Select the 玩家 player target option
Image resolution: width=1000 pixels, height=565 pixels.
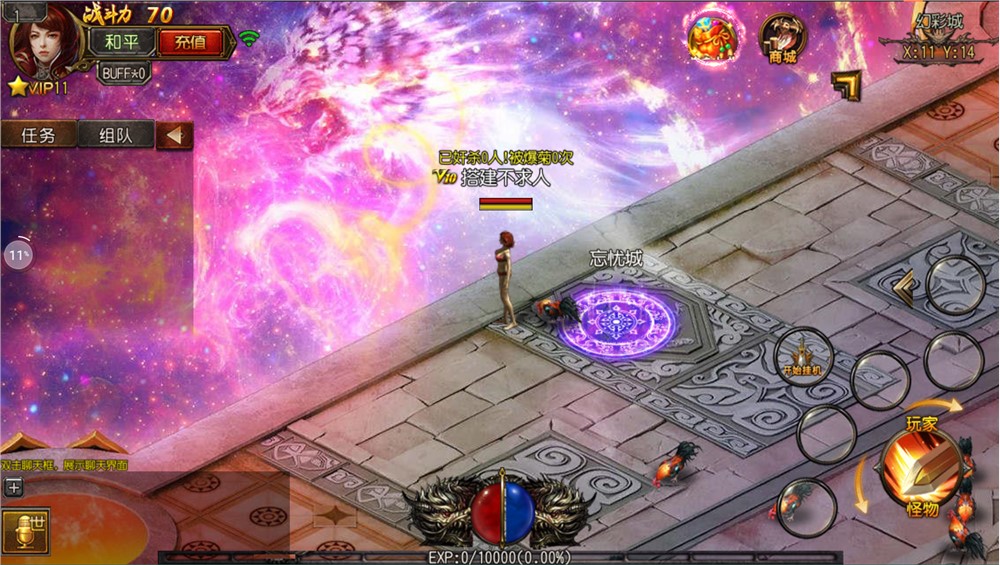(x=922, y=424)
